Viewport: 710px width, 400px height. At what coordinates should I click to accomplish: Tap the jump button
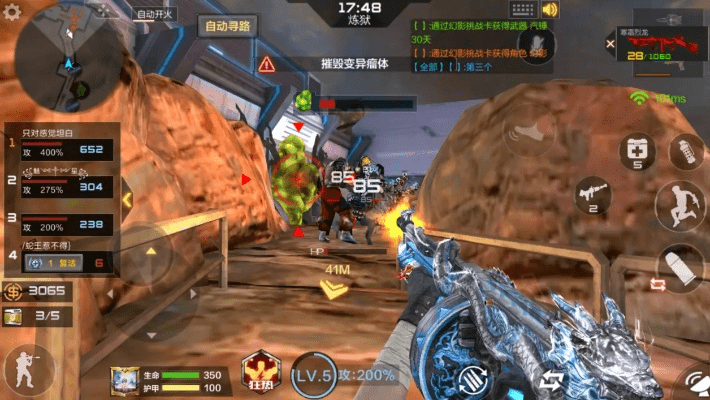point(681,204)
